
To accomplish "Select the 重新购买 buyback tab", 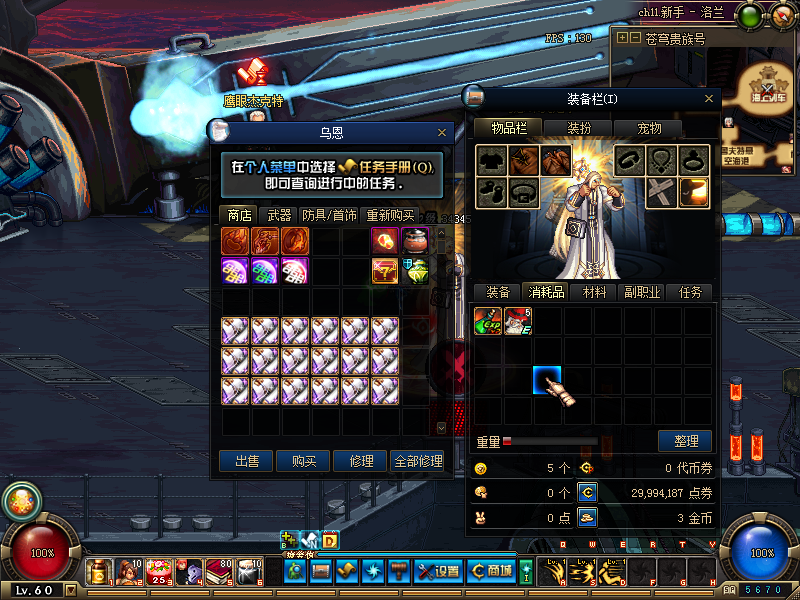I will click(390, 215).
